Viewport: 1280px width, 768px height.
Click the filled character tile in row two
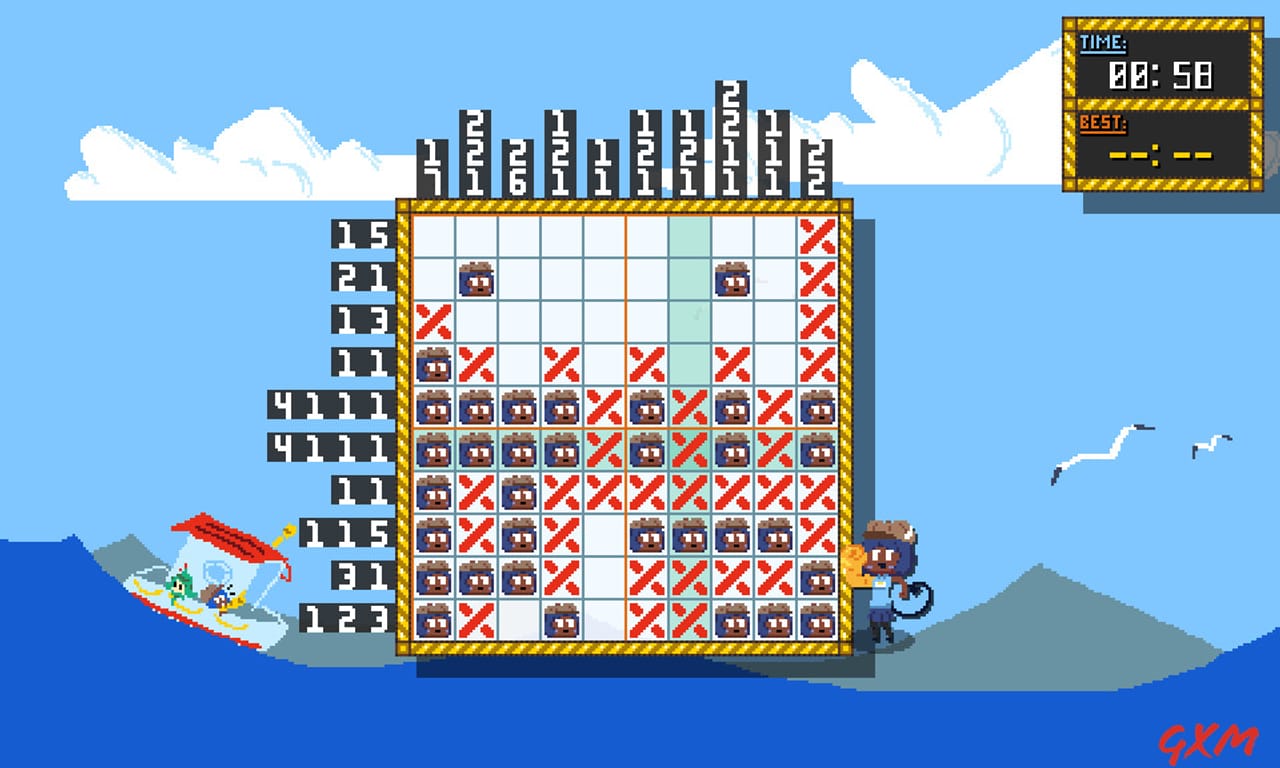(475, 280)
